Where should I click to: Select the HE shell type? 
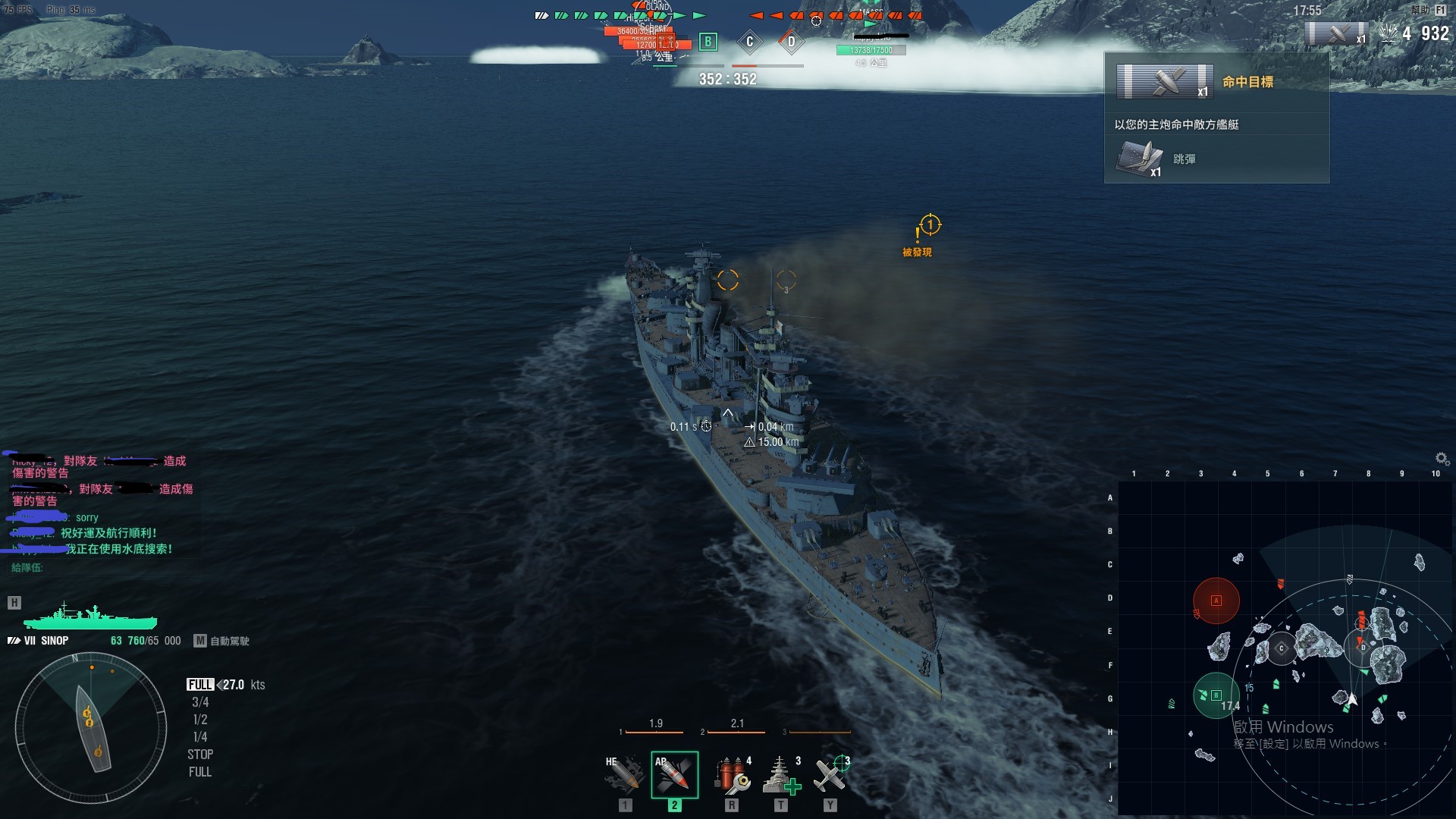624,774
